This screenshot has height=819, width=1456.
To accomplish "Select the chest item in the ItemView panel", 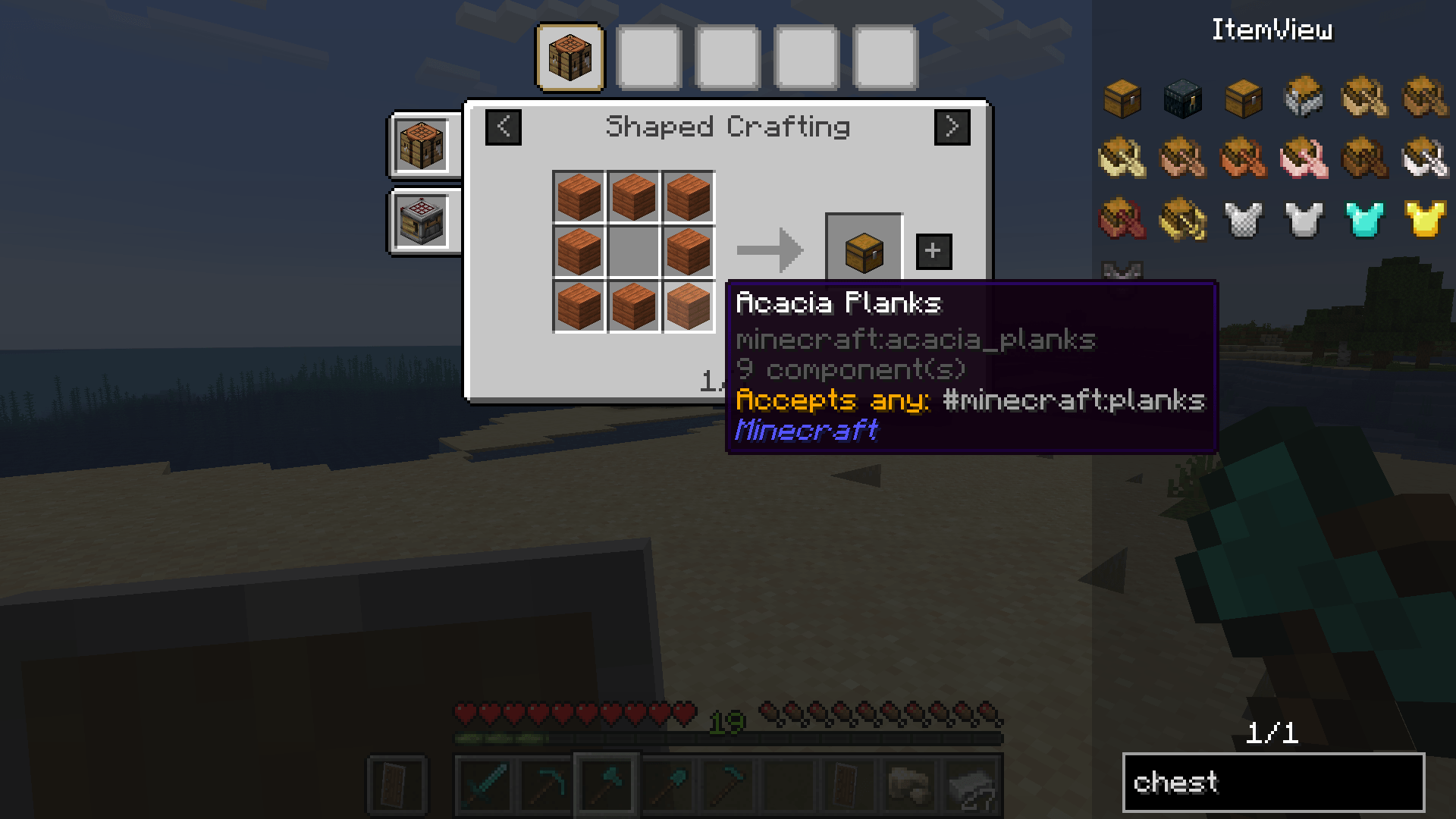I will click(x=1121, y=99).
